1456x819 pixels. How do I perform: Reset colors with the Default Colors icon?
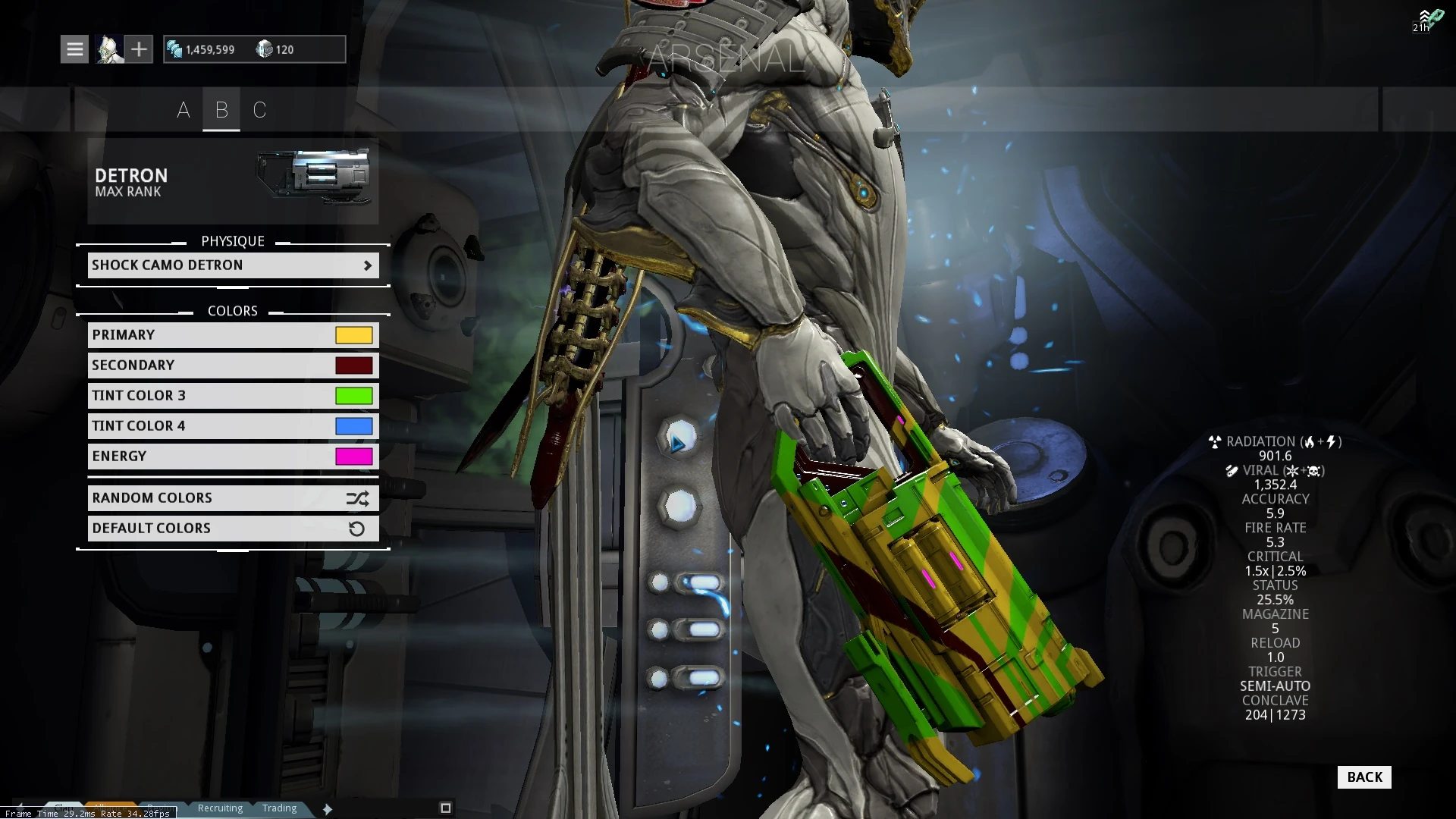tap(356, 529)
